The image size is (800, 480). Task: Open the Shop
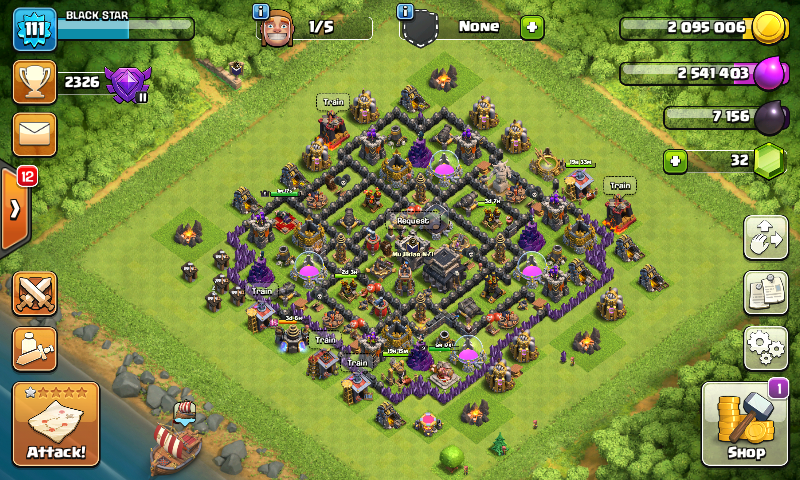(x=747, y=424)
